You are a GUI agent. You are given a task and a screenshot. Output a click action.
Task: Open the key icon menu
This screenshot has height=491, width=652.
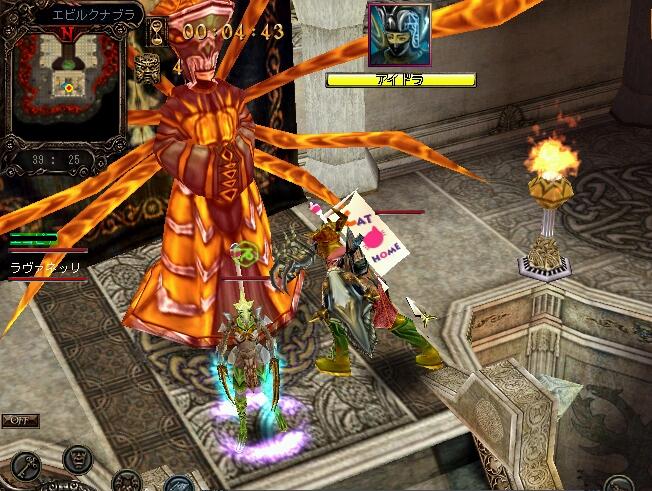tap(27, 463)
